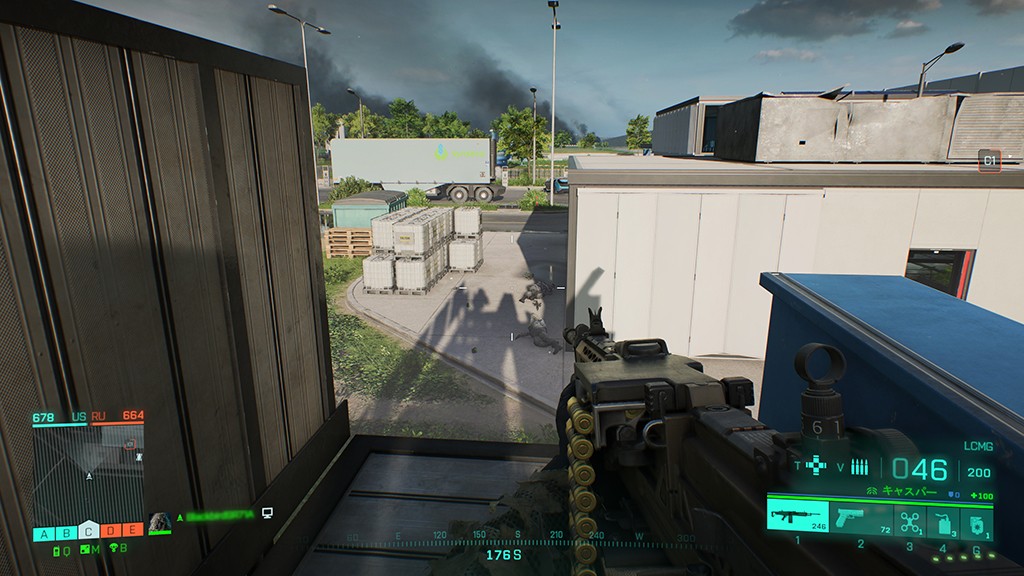The image size is (1024, 576).
Task: Toggle the fire mode bullets icon
Action: coord(860,466)
